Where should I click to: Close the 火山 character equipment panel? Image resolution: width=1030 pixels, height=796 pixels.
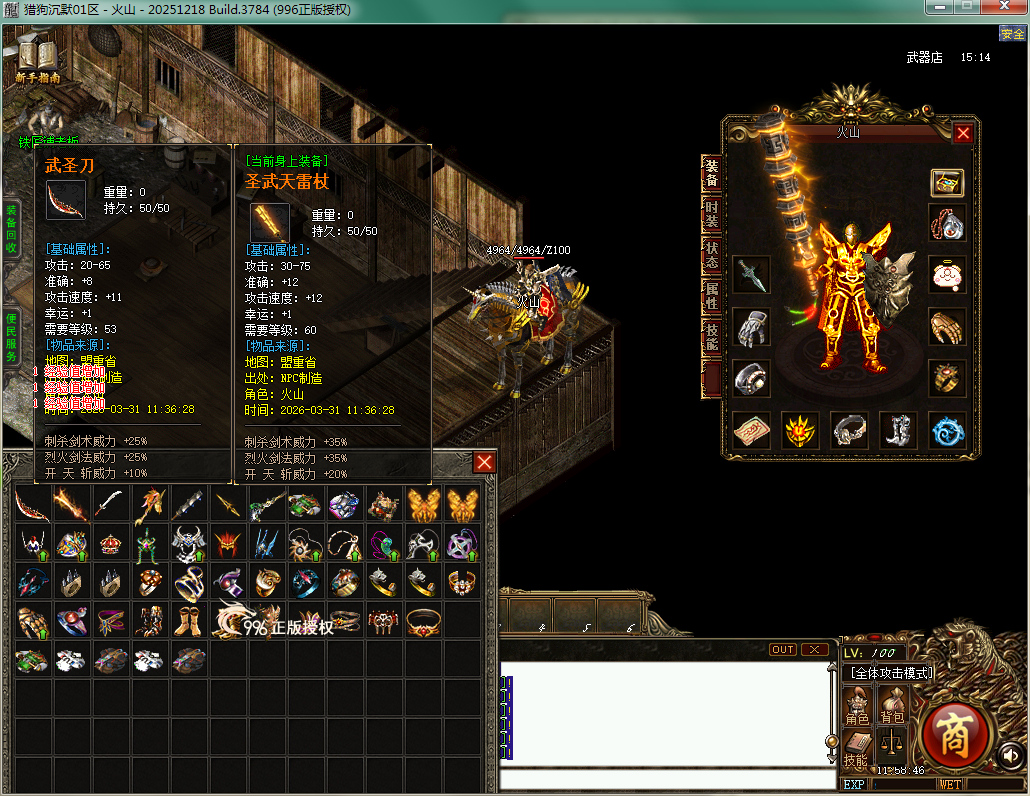(x=963, y=133)
